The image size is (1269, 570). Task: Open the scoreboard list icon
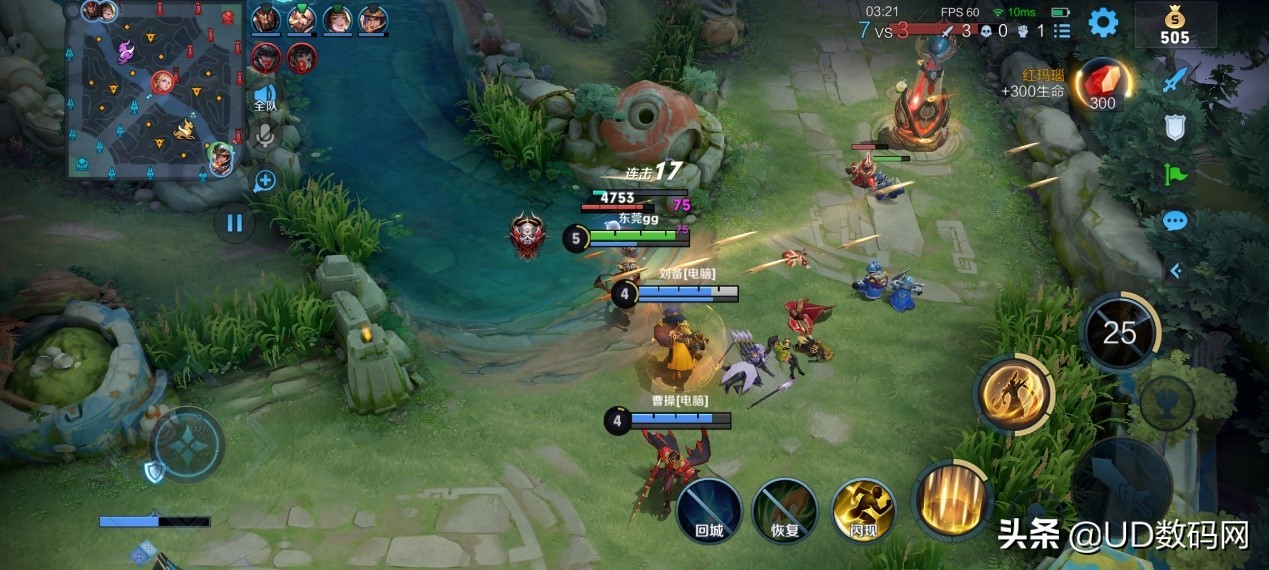[1062, 31]
